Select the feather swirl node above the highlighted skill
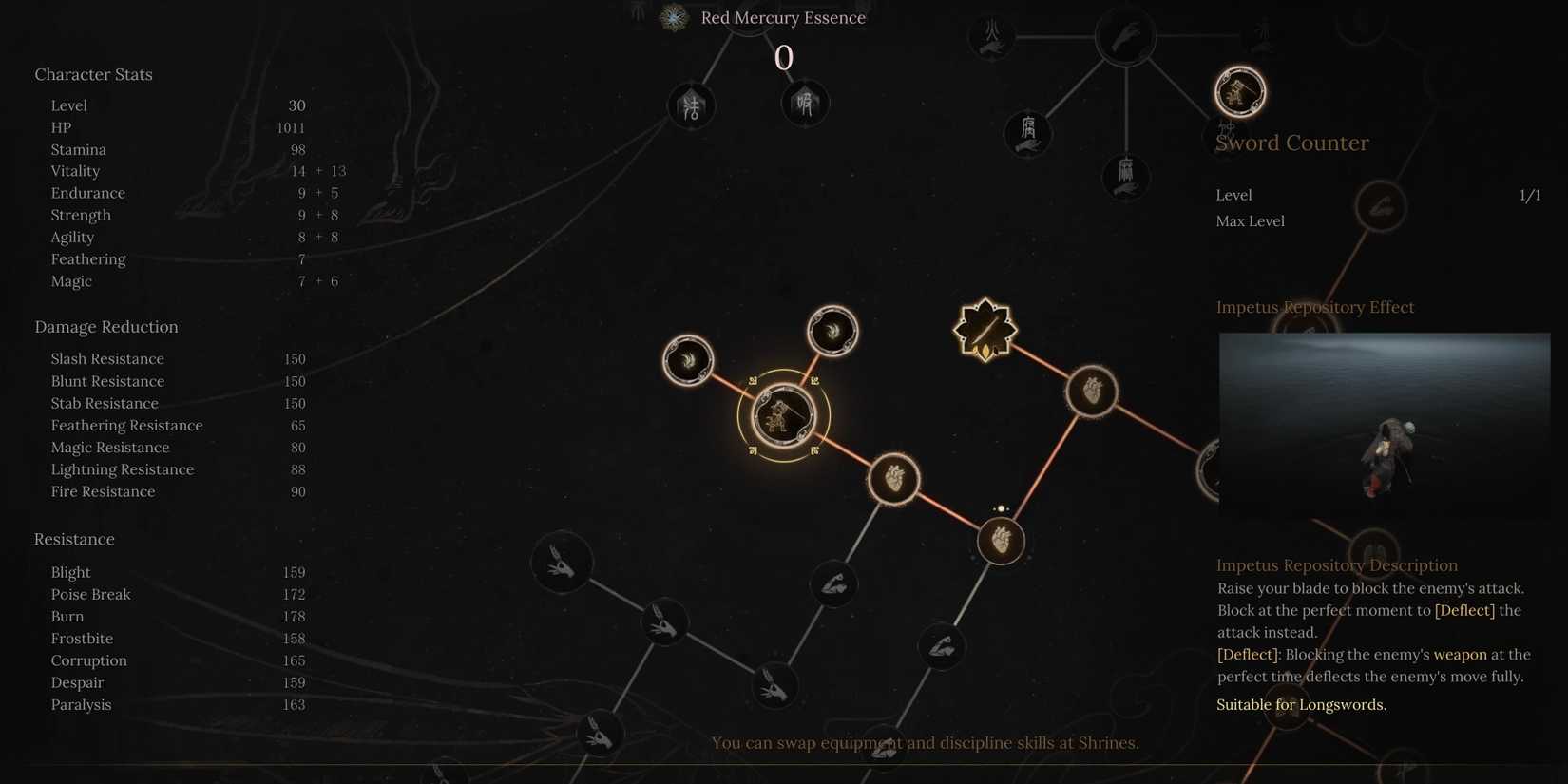The width and height of the screenshot is (1568, 784). pos(832,330)
